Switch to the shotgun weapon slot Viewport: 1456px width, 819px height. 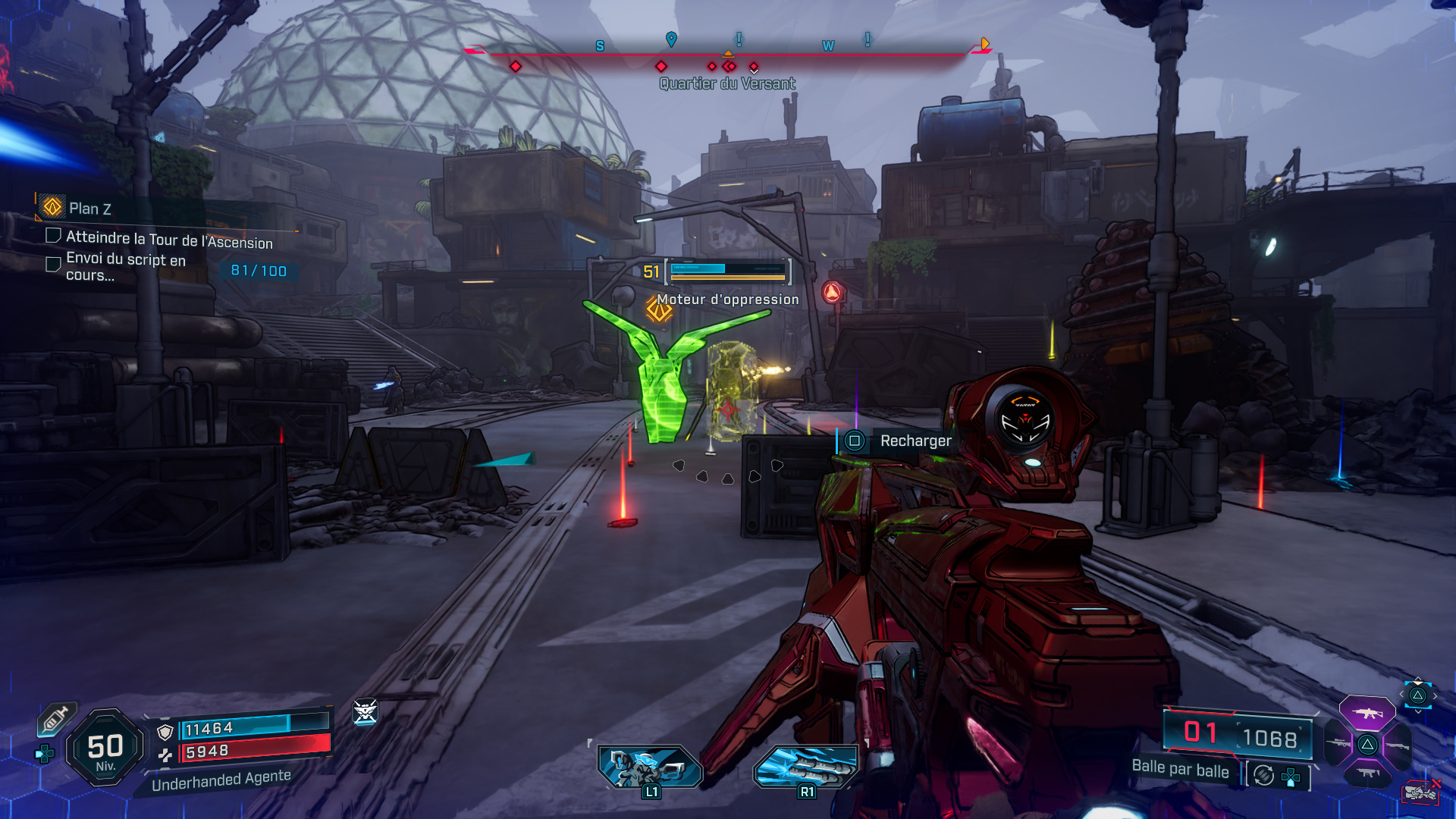pyautogui.click(x=1397, y=746)
